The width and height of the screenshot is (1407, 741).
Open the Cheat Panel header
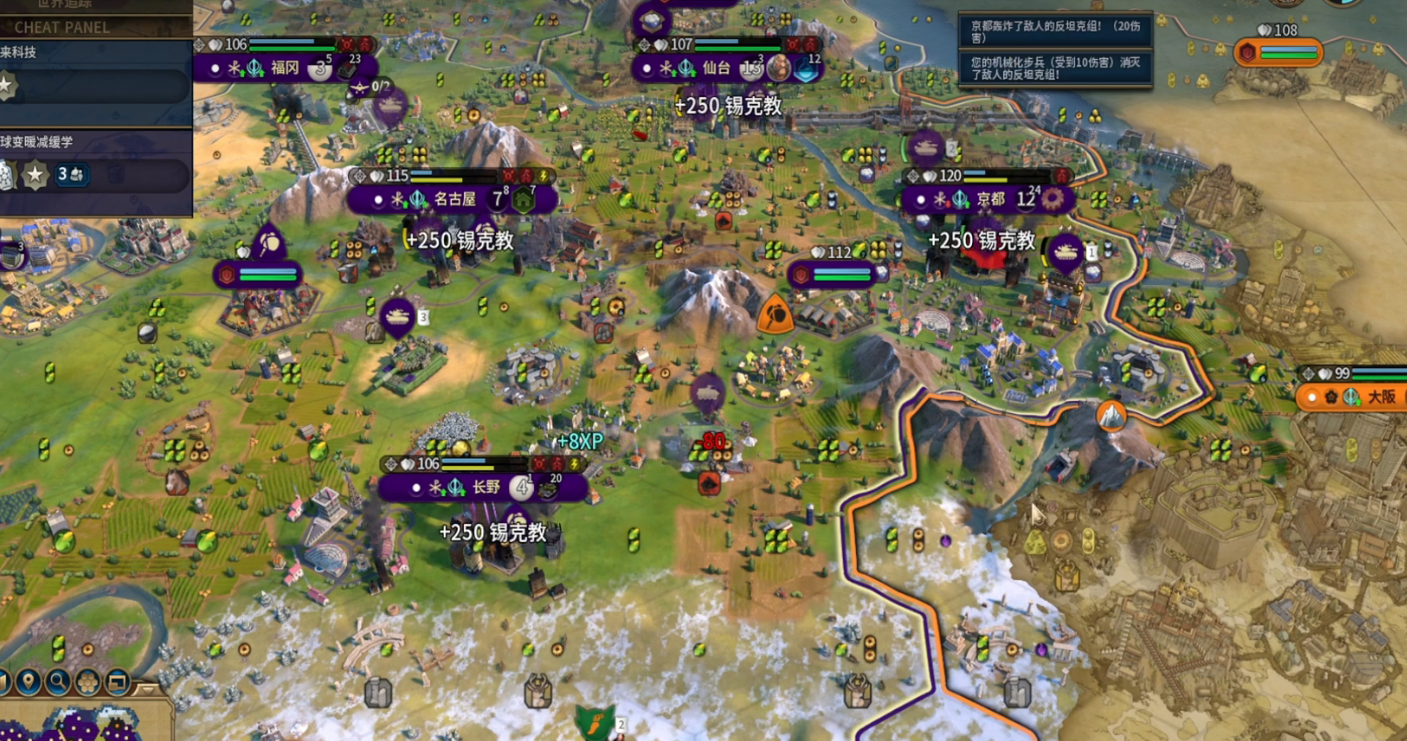coord(62,27)
